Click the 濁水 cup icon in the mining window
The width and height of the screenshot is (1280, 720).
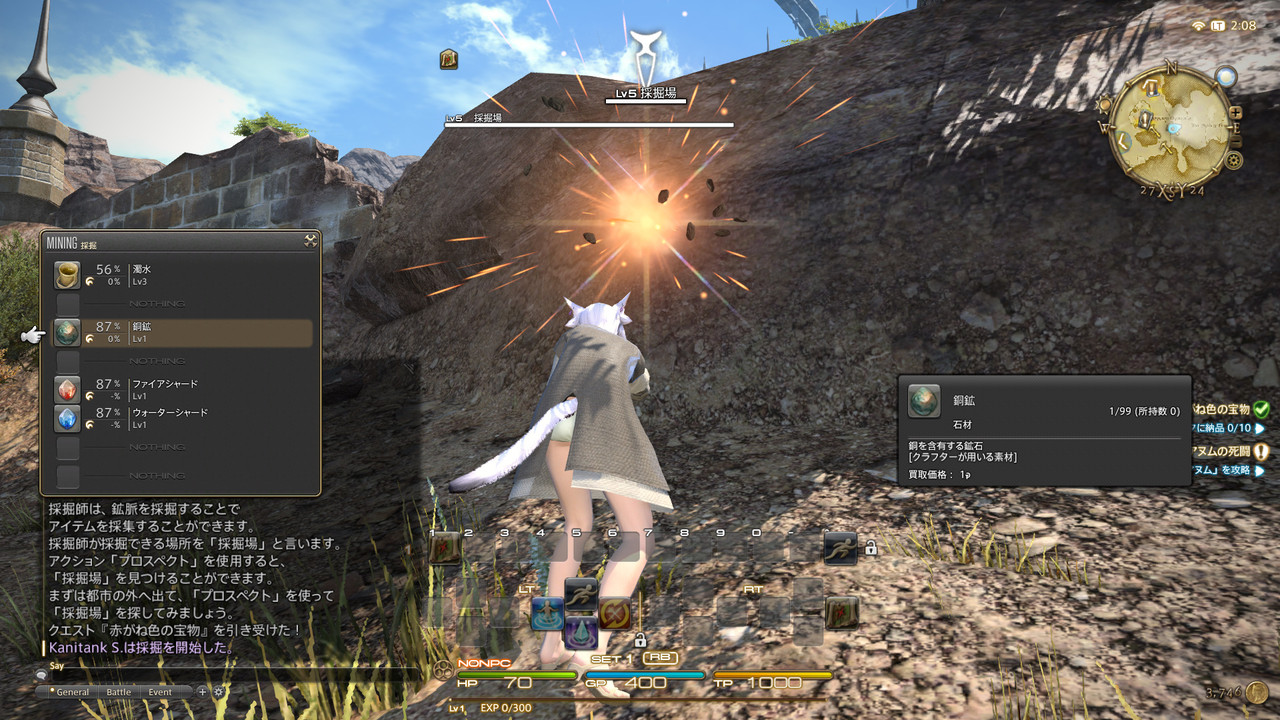click(x=66, y=274)
